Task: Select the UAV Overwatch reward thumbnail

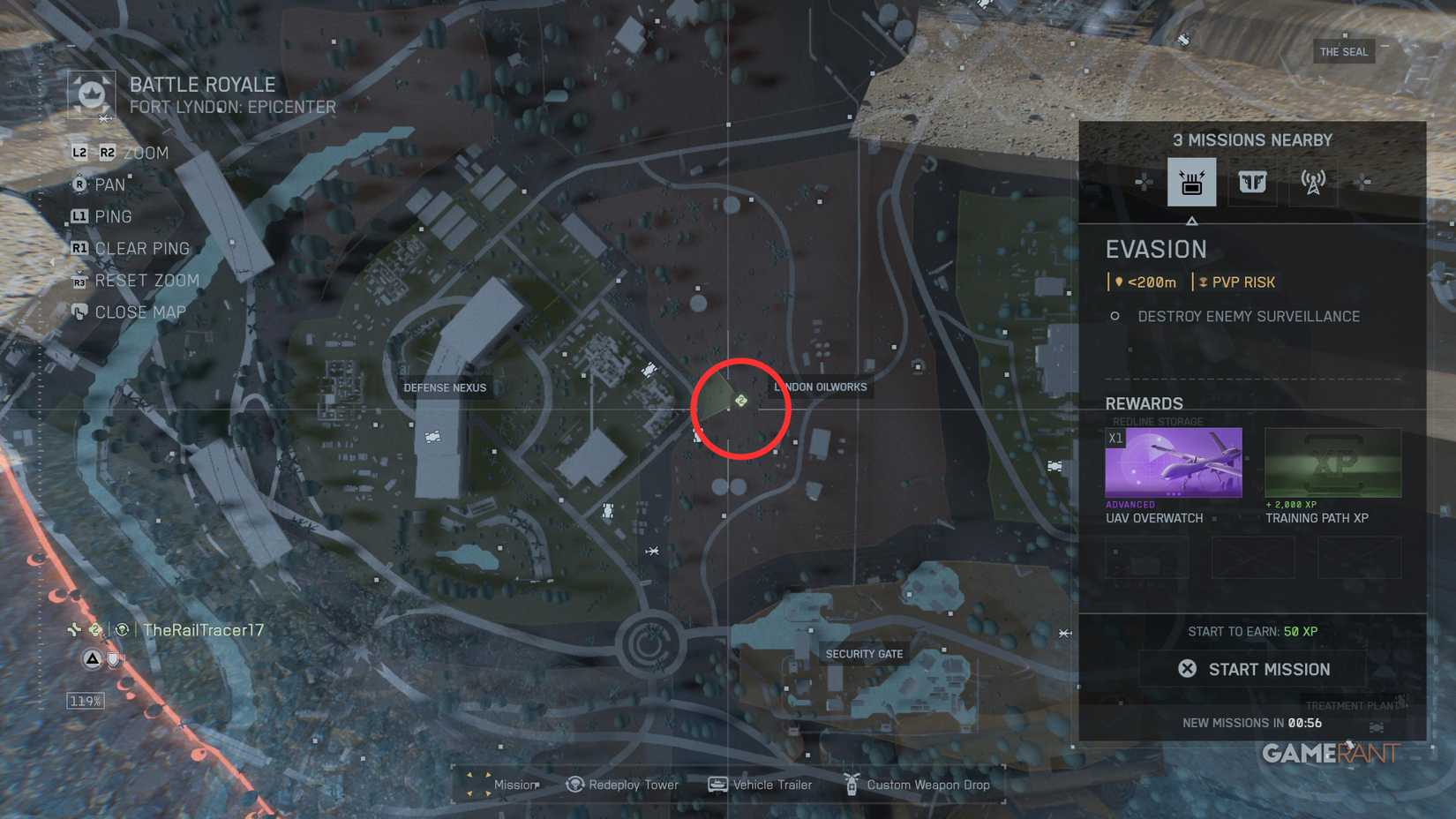Action: pyautogui.click(x=1172, y=462)
